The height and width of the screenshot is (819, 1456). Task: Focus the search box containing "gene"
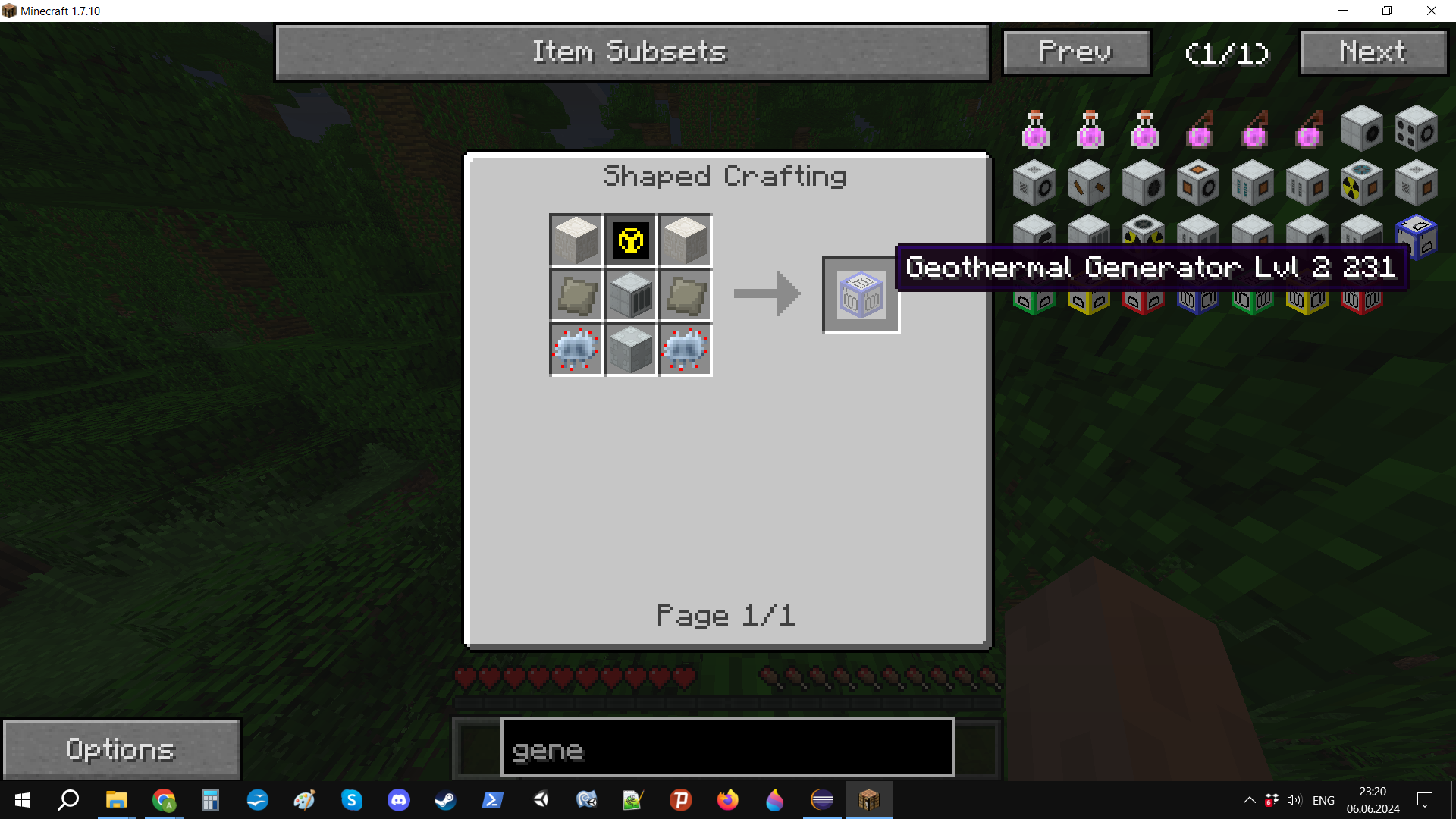coord(726,749)
